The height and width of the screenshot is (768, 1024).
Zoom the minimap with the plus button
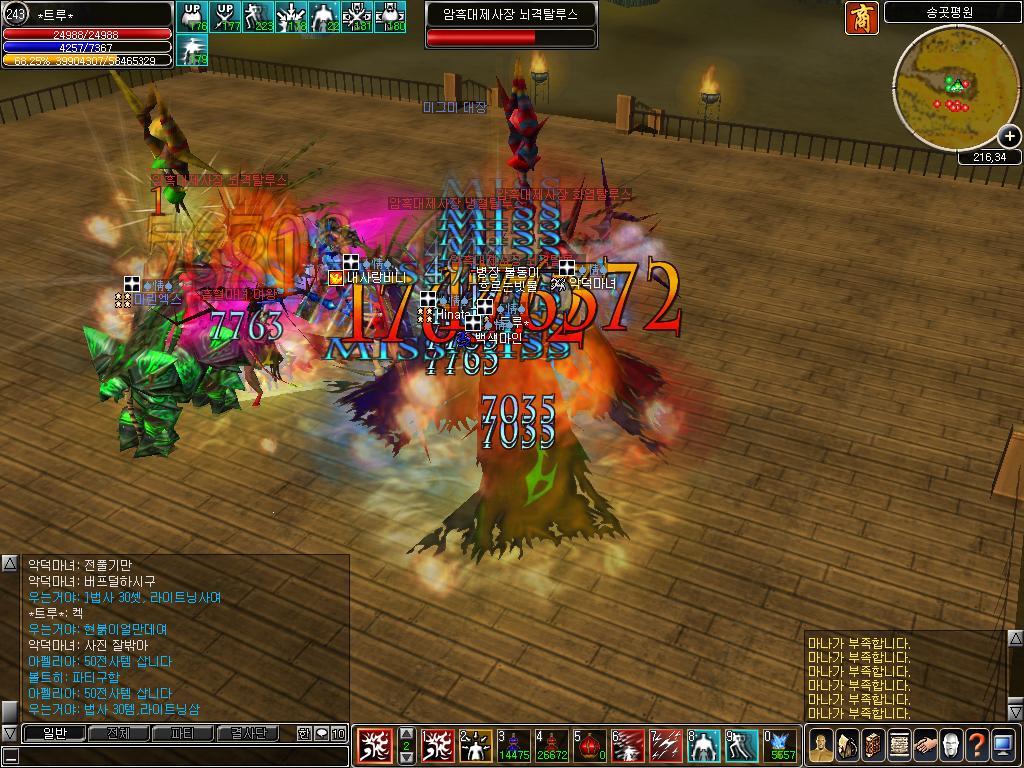1009,137
